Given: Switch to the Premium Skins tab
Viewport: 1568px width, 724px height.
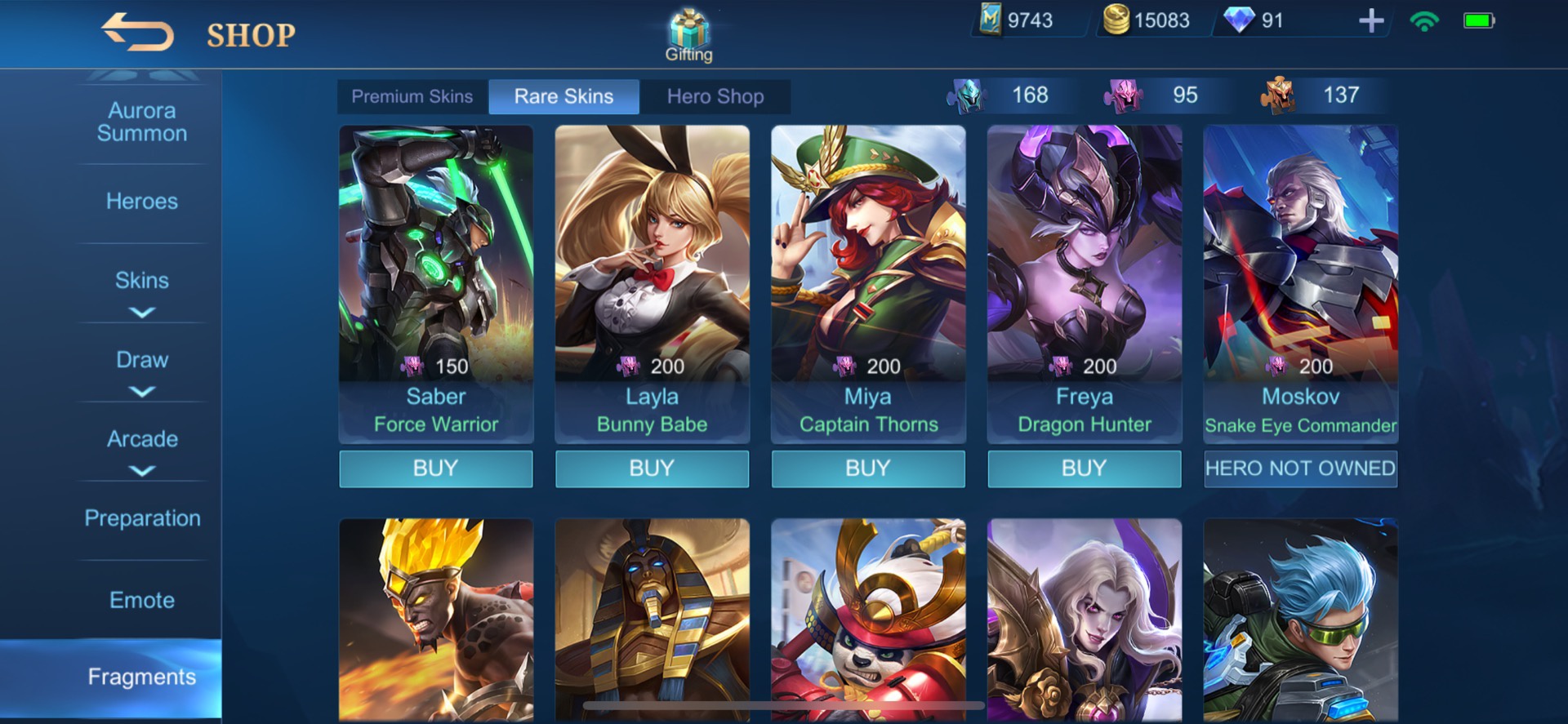Looking at the screenshot, I should coord(412,95).
